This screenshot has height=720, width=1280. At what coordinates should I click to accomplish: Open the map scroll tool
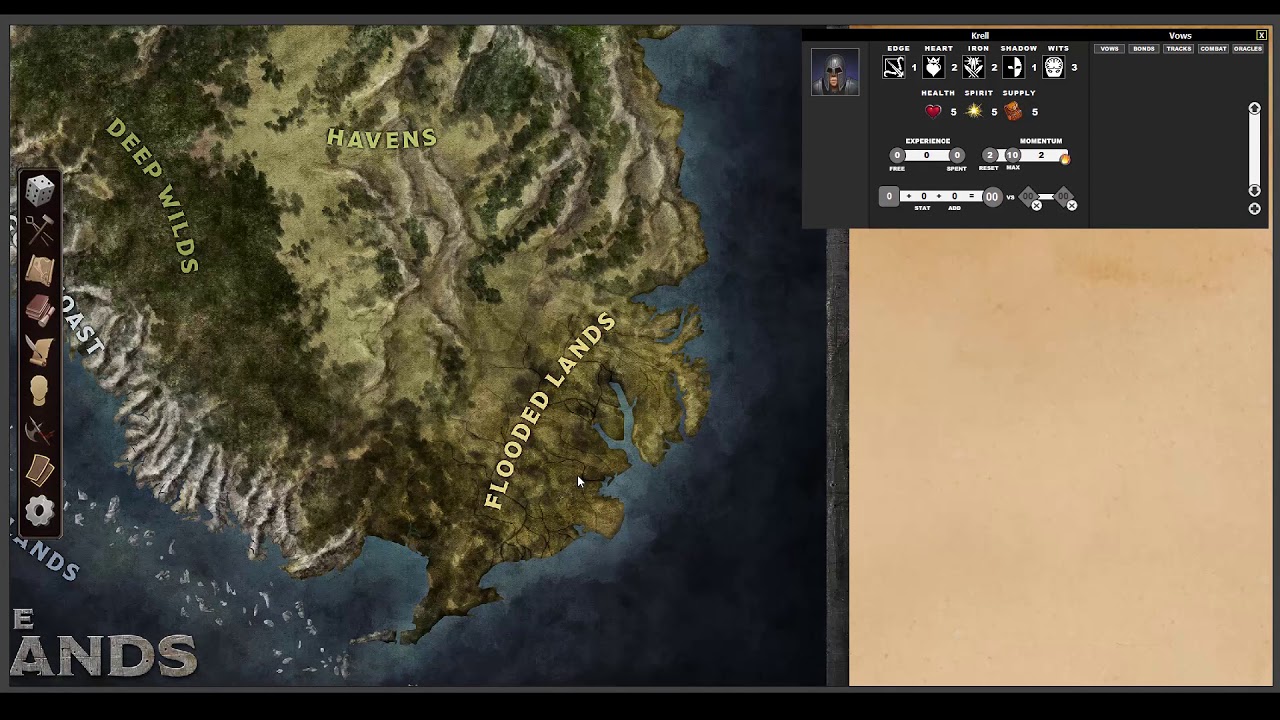[x=38, y=268]
